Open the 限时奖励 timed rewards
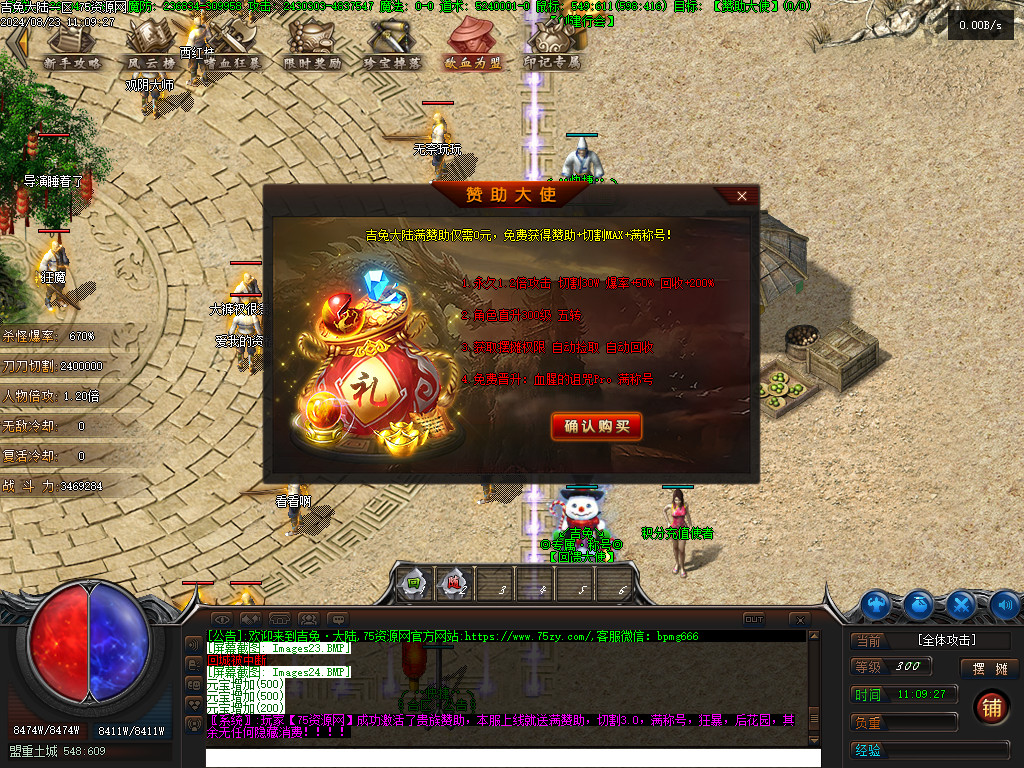The width and height of the screenshot is (1024, 768). pyautogui.click(x=313, y=47)
